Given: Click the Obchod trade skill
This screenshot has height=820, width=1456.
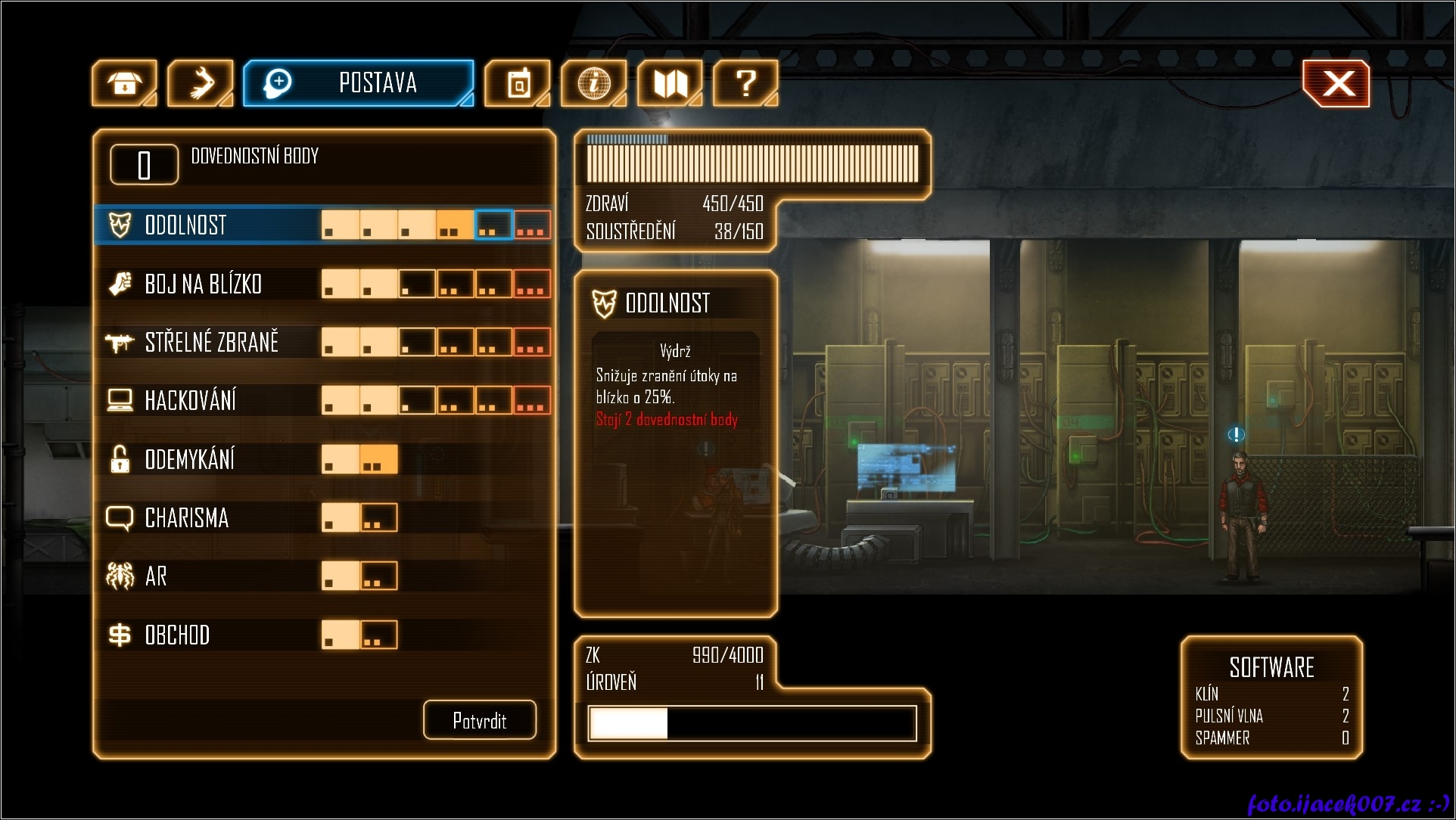Looking at the screenshot, I should tap(177, 635).
